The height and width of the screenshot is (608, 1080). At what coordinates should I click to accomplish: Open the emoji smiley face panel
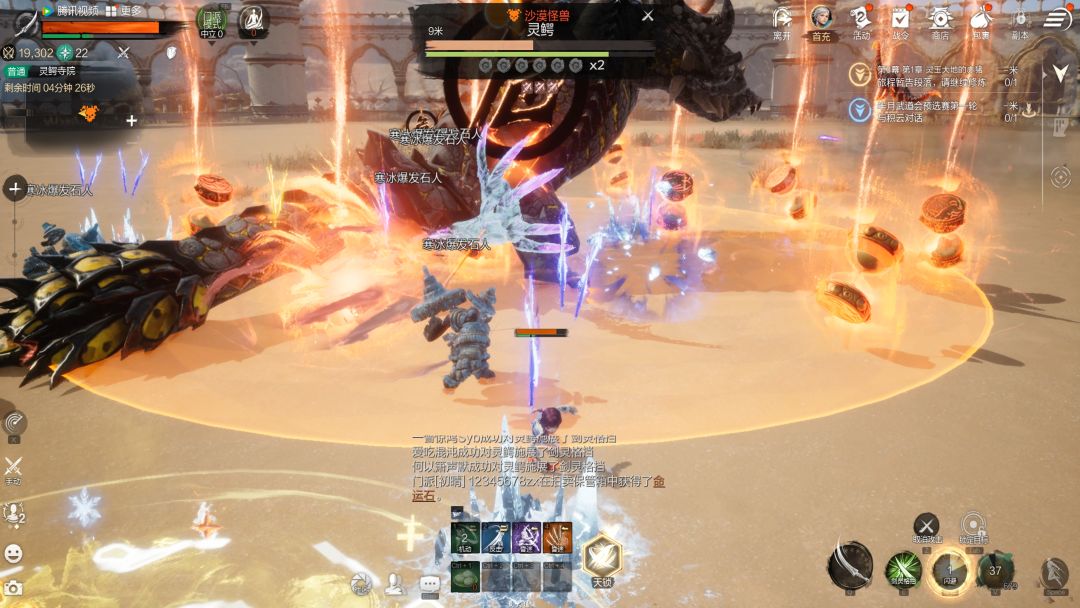point(13,553)
